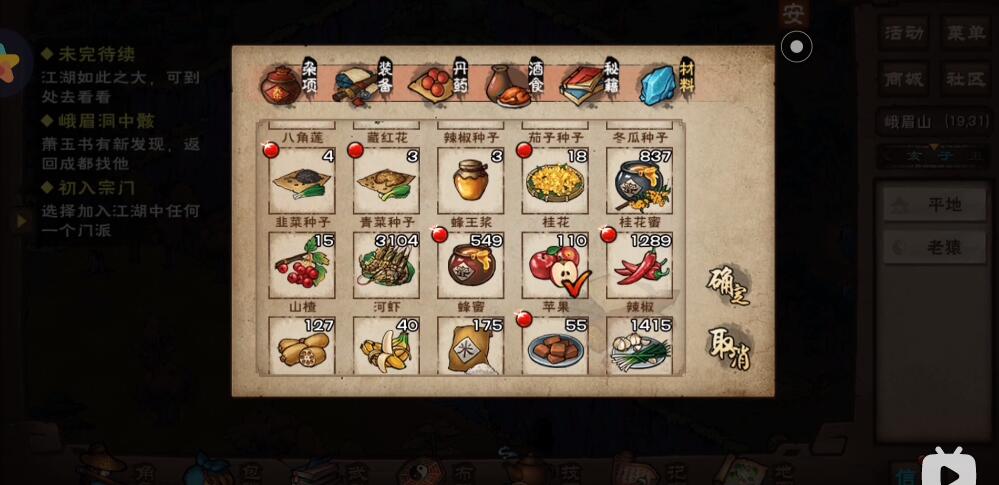Screen dimensions: 999x485
Task: Select the 苹果 apple item slot
Action: click(555, 266)
